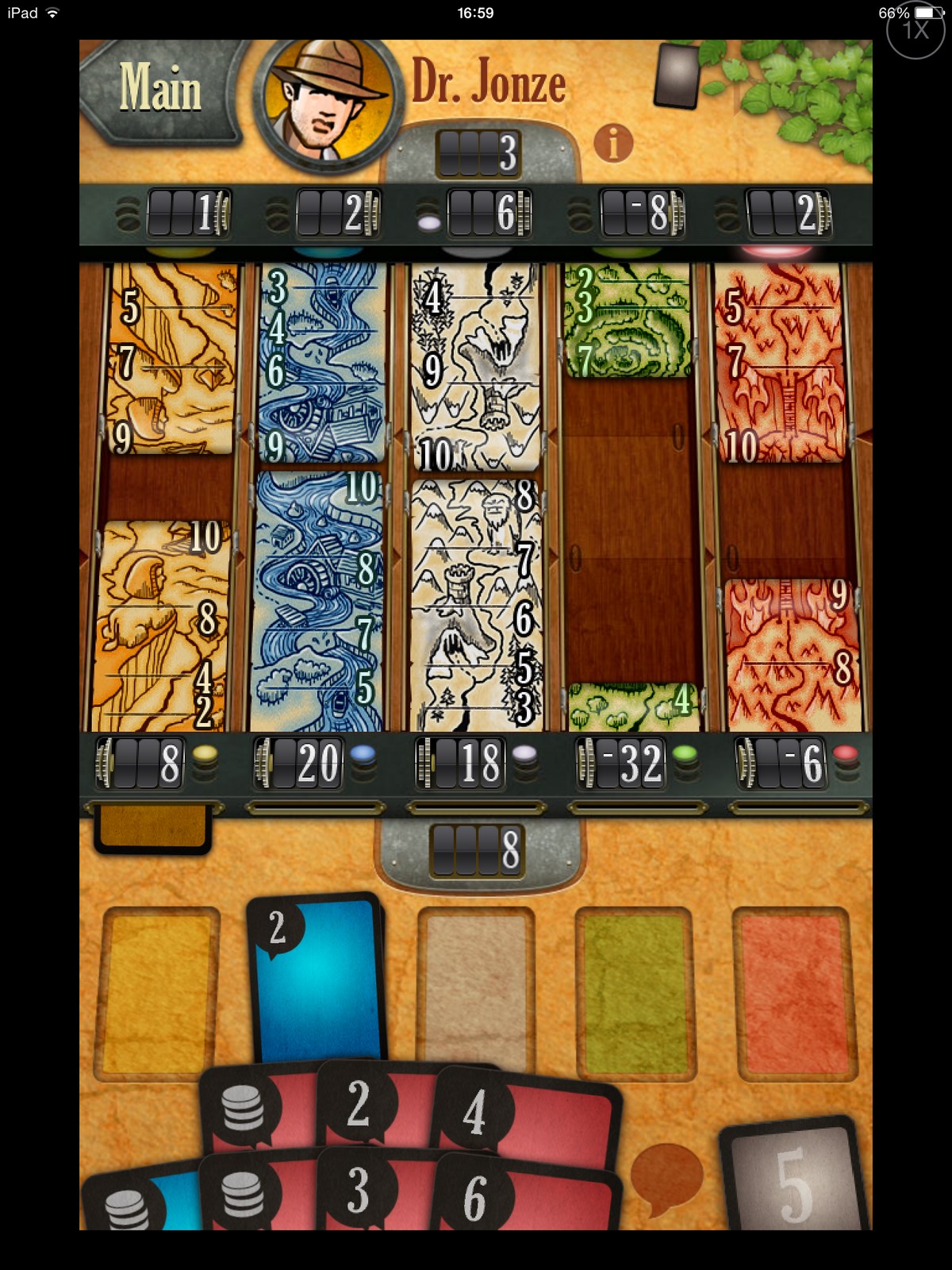The image size is (952, 1270).
Task: Select the yellow discard pile
Action: tap(157, 991)
